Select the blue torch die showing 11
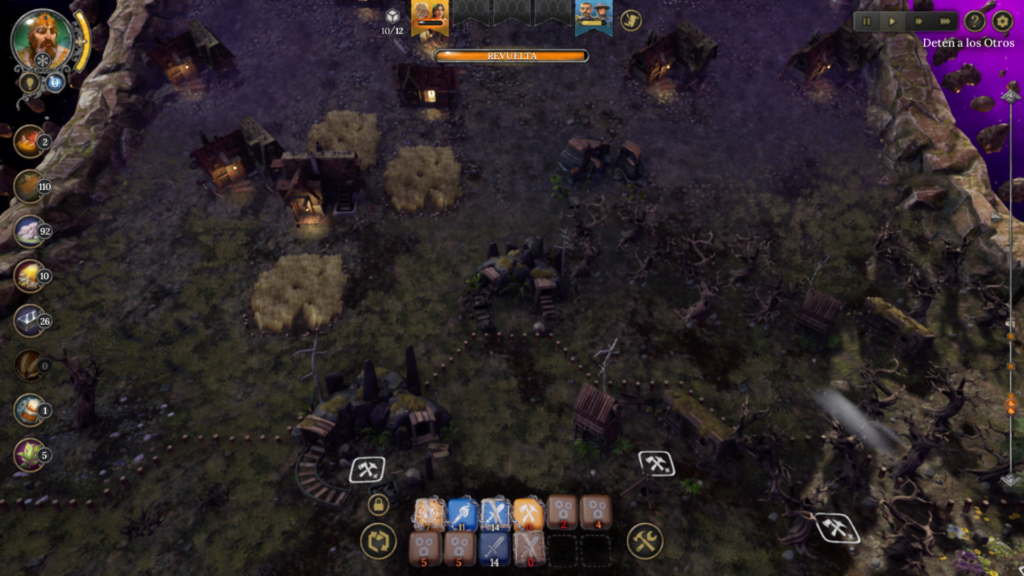Screen dimensions: 1024x576 point(462,514)
